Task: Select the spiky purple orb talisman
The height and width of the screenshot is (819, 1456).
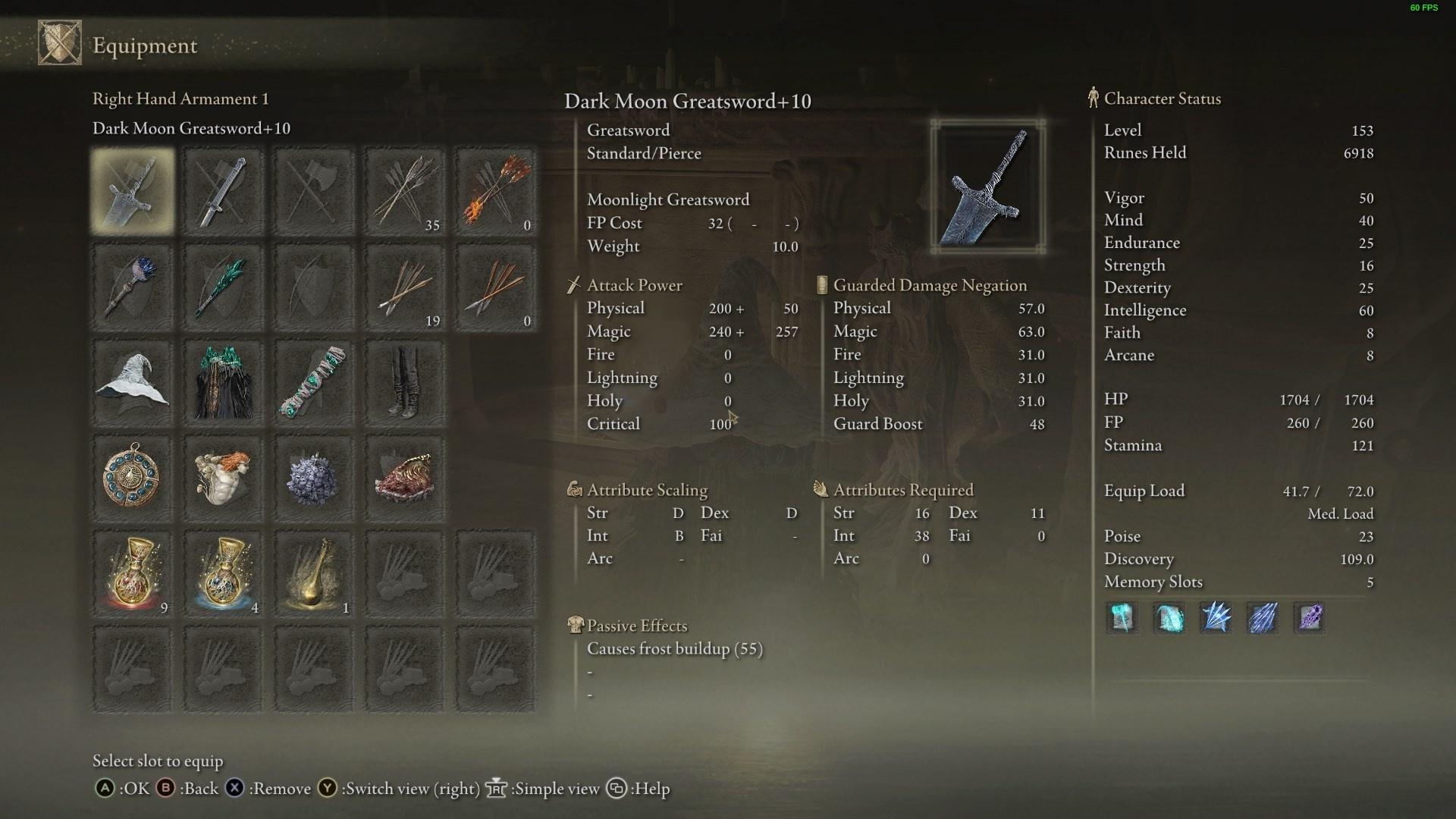Action: coord(314,479)
